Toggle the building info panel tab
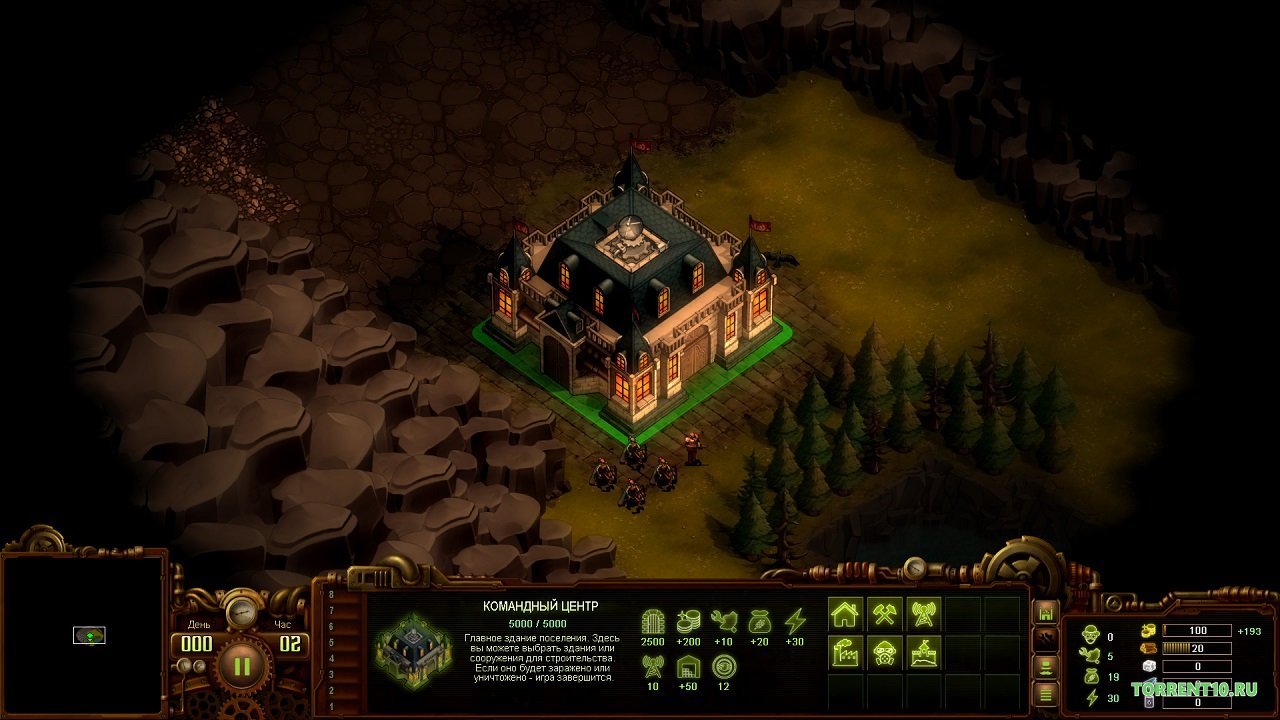Image resolution: width=1280 pixels, height=720 pixels. [1045, 613]
